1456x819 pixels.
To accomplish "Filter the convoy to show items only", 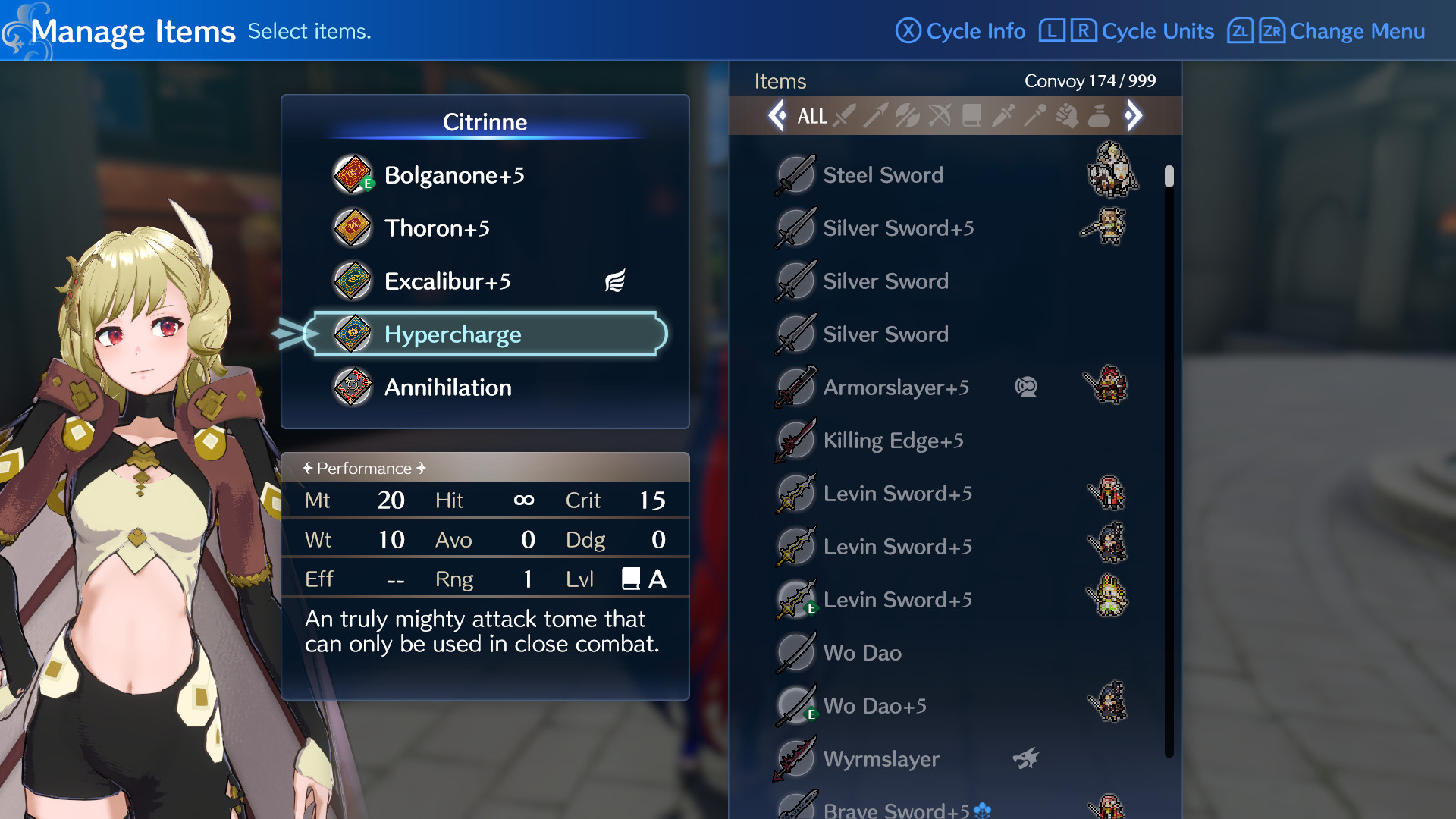I will [1097, 116].
